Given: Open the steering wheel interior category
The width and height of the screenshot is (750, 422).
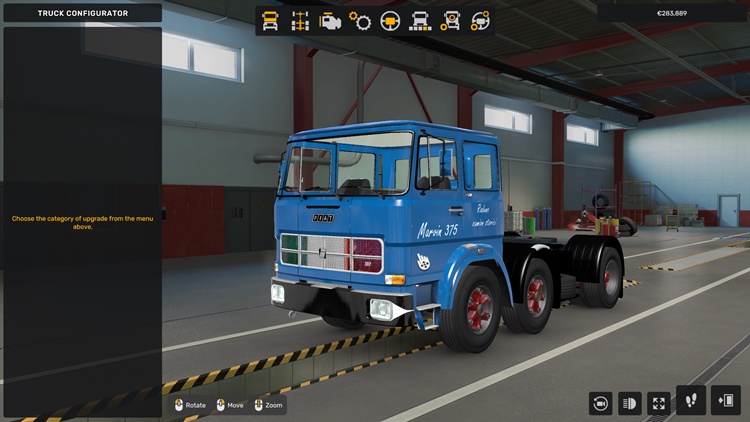Looking at the screenshot, I should [x=390, y=21].
